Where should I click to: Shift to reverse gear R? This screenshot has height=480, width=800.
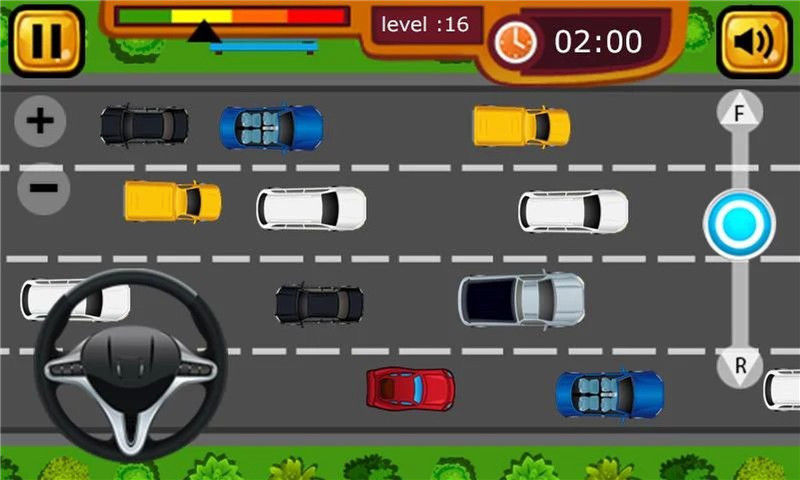[740, 365]
